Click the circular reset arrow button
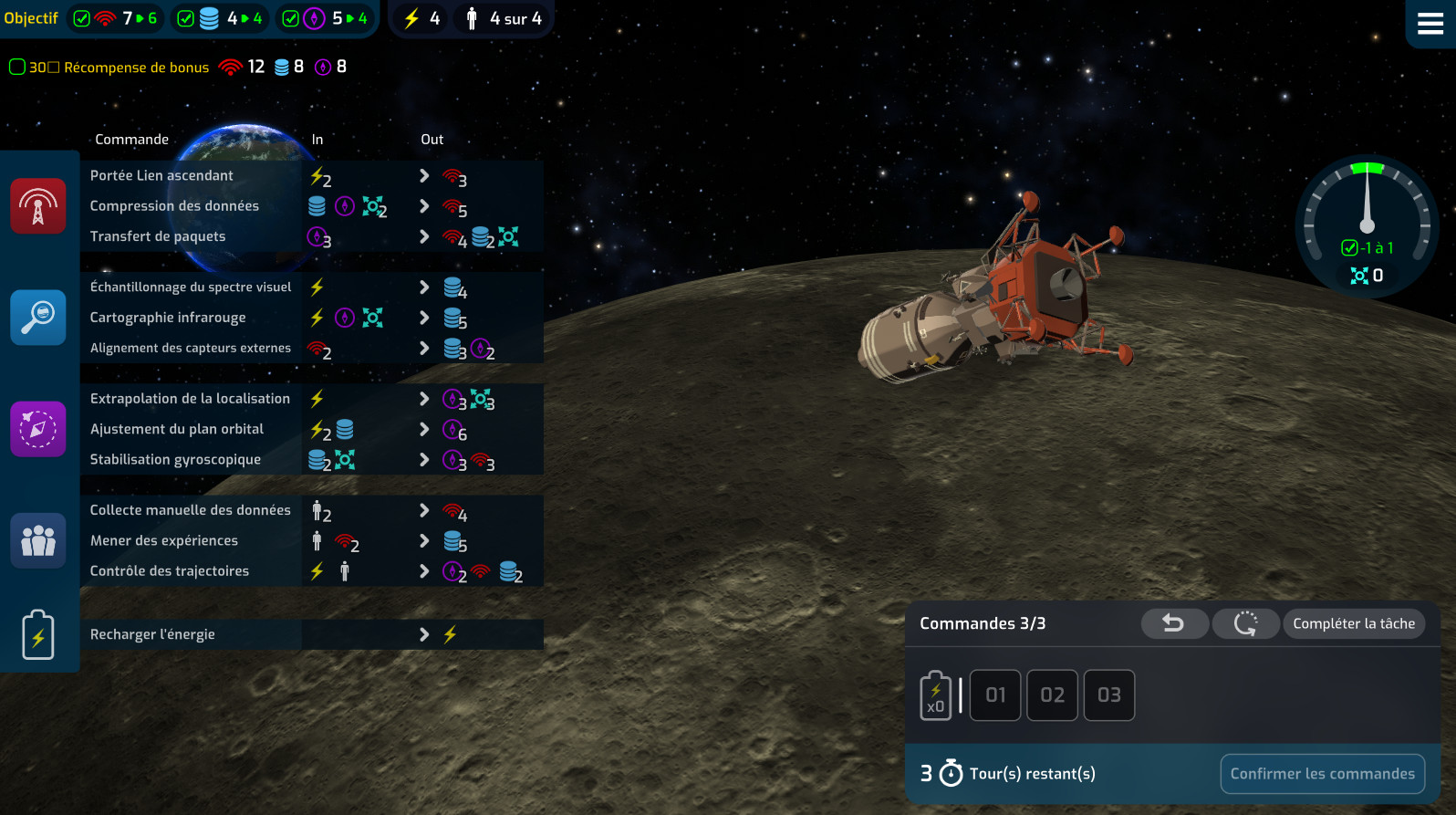1456x815 pixels. (x=1245, y=623)
